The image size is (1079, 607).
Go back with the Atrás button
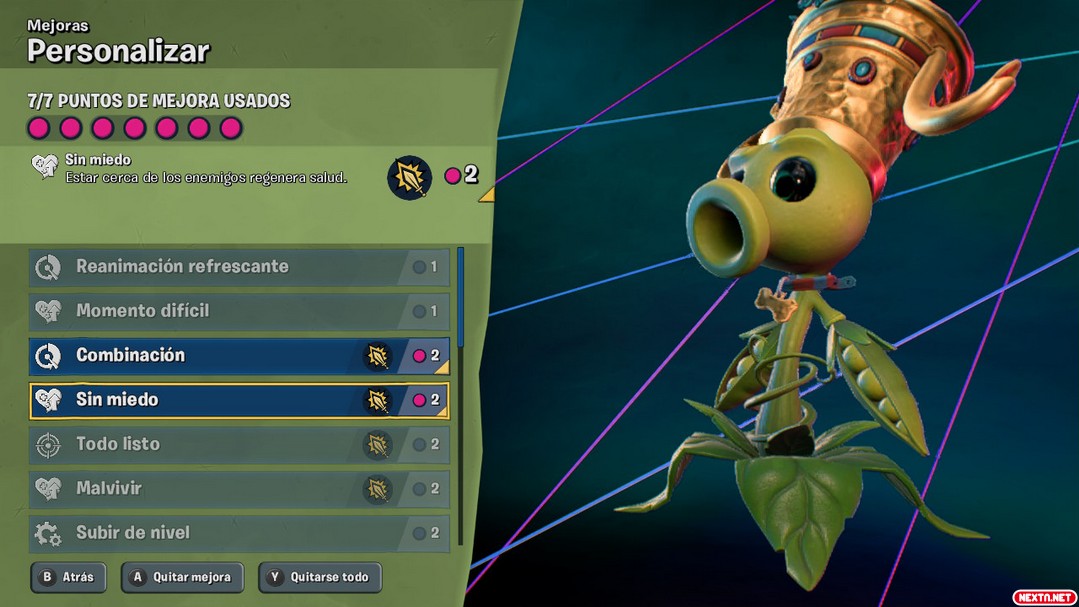pyautogui.click(x=68, y=577)
